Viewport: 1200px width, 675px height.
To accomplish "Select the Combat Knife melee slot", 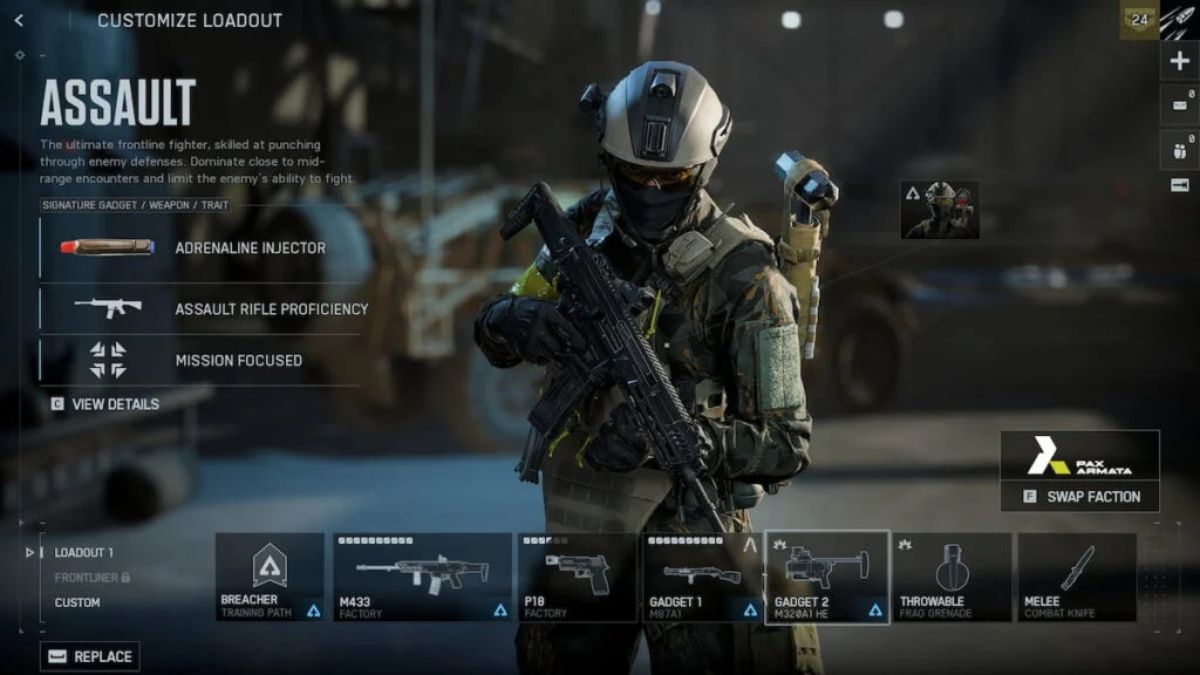I will coord(1077,577).
